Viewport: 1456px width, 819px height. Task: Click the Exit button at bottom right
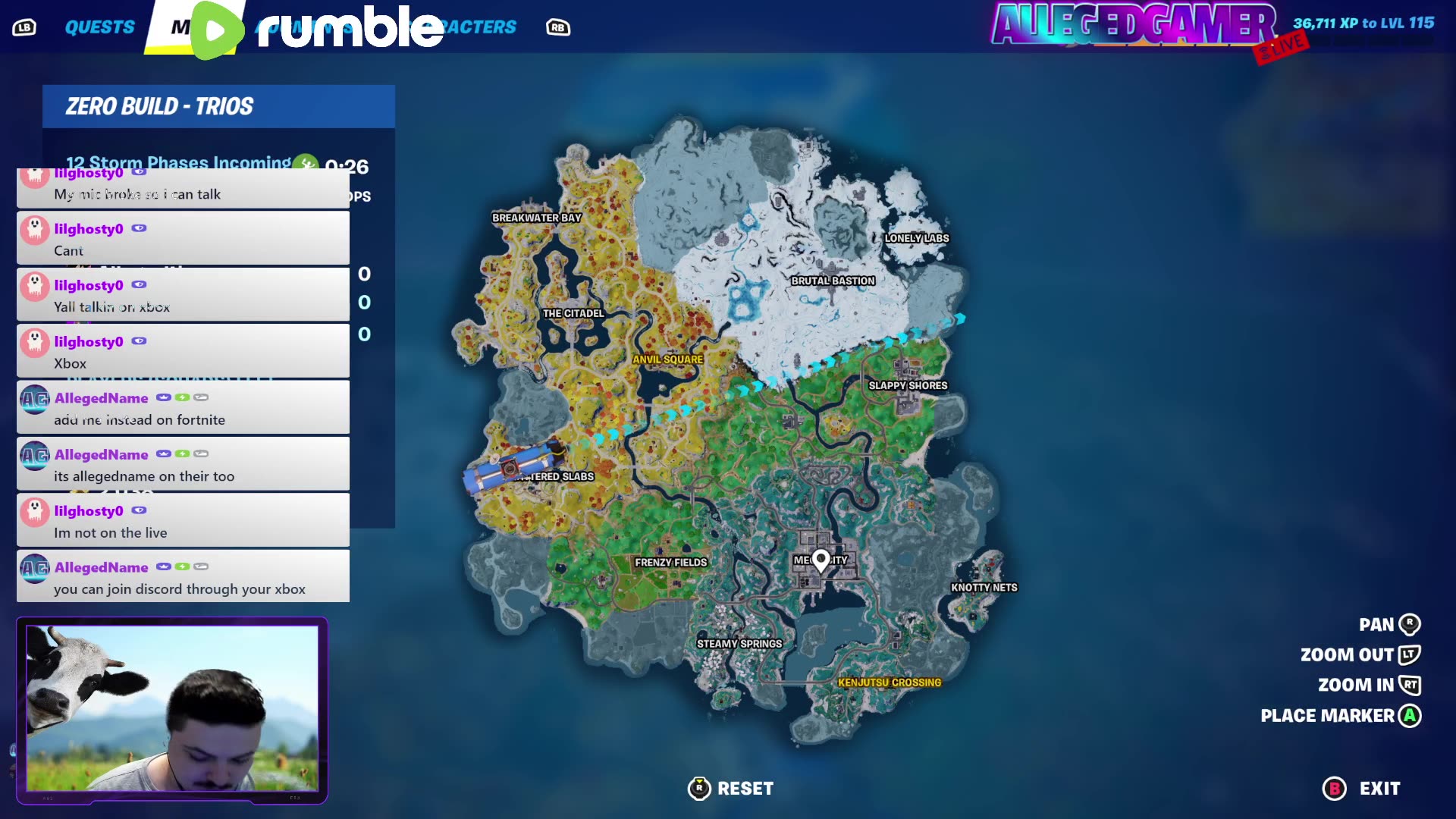point(1380,788)
